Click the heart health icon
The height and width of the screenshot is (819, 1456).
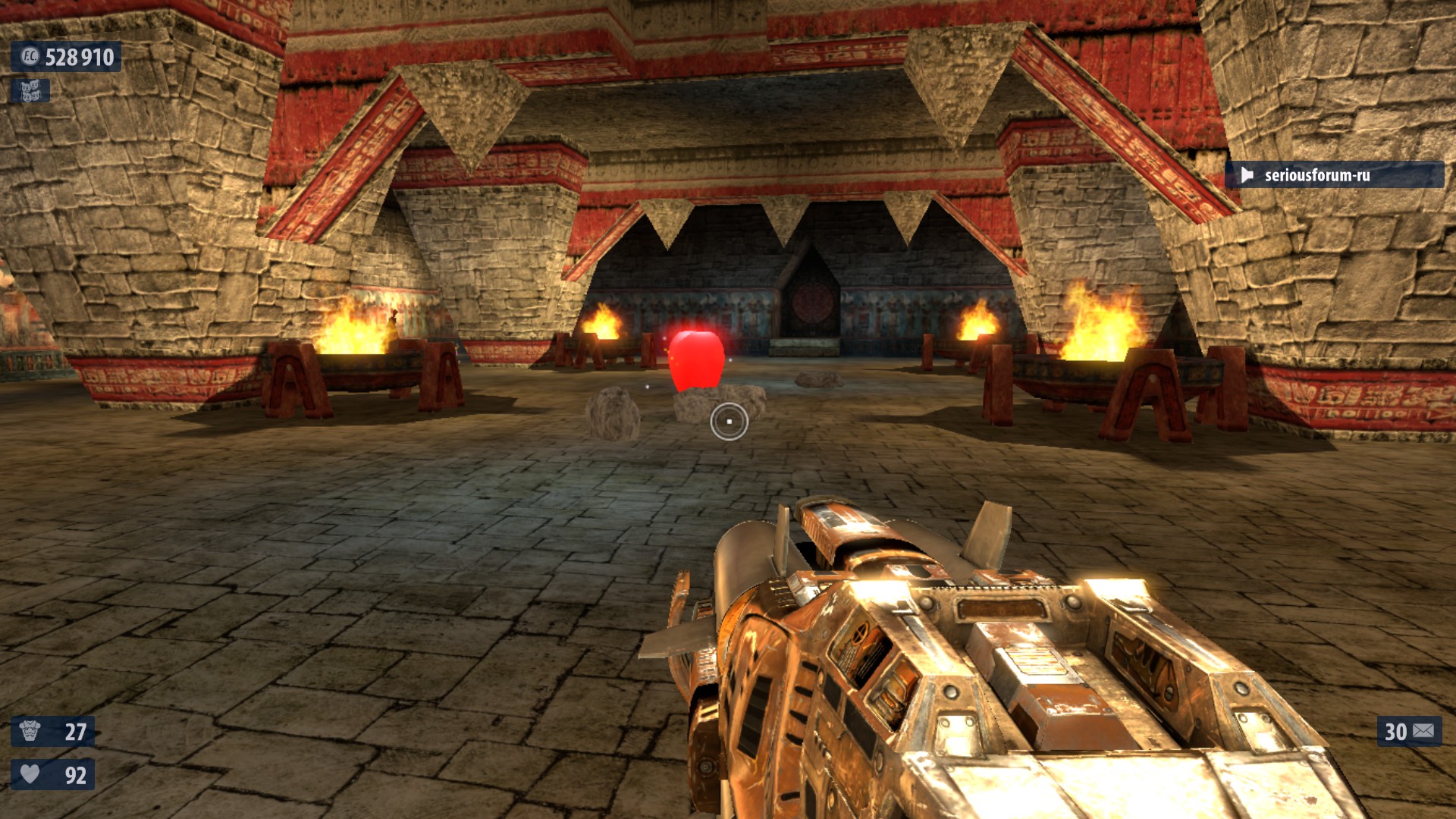click(x=30, y=774)
